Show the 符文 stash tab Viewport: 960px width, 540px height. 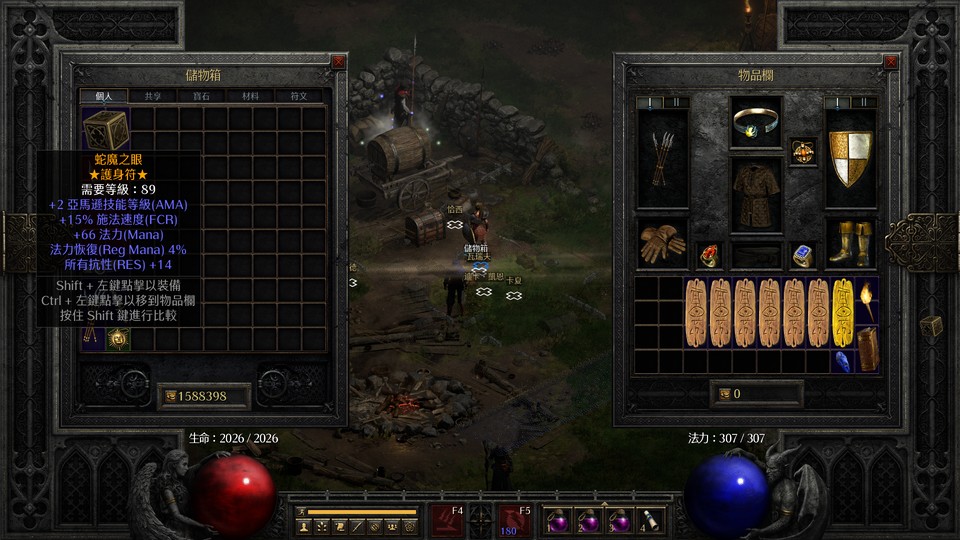tap(299, 96)
